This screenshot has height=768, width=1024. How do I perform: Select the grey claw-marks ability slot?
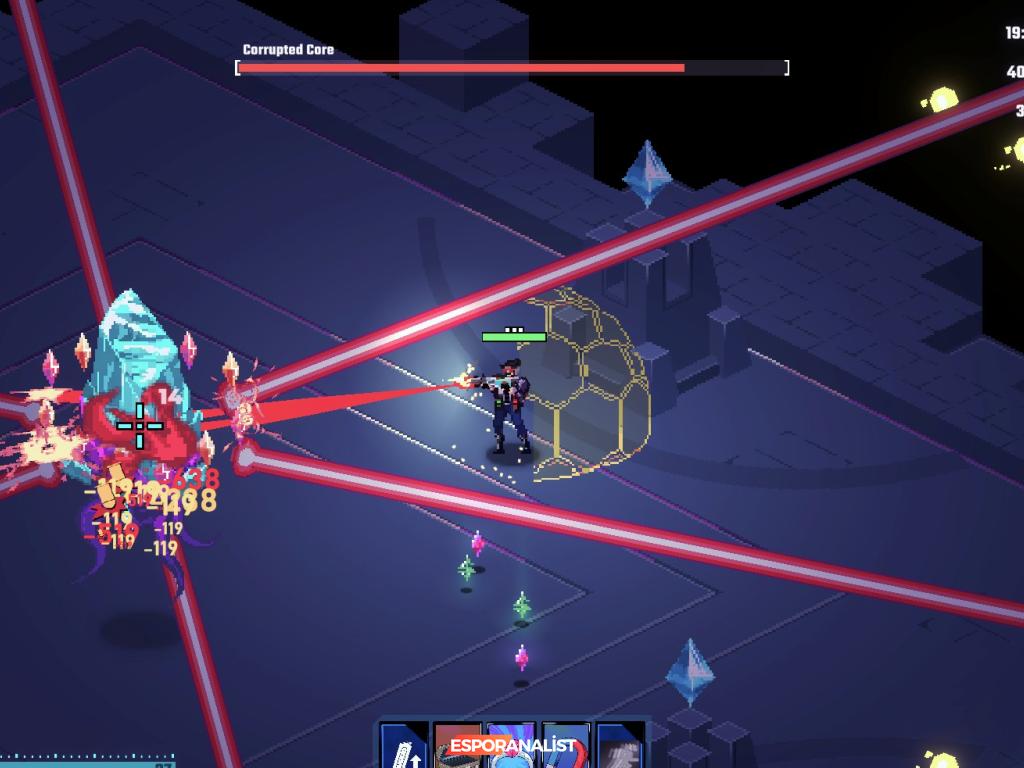point(620,748)
